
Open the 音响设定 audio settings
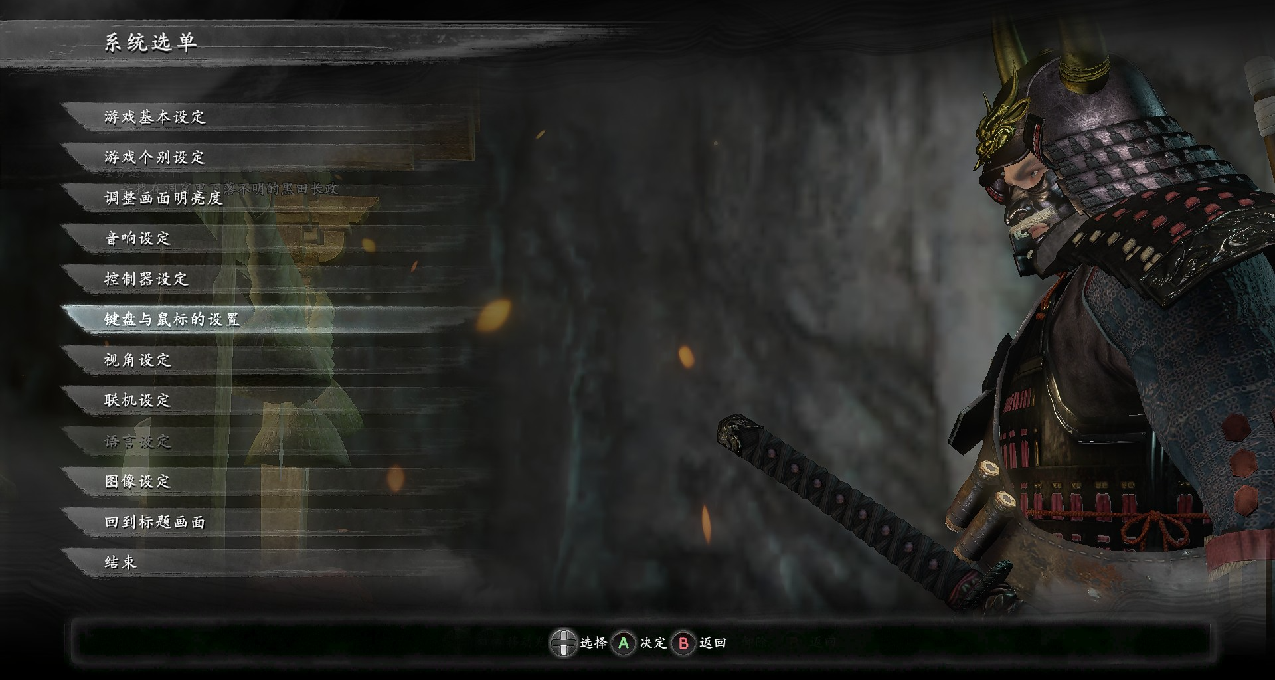[138, 238]
